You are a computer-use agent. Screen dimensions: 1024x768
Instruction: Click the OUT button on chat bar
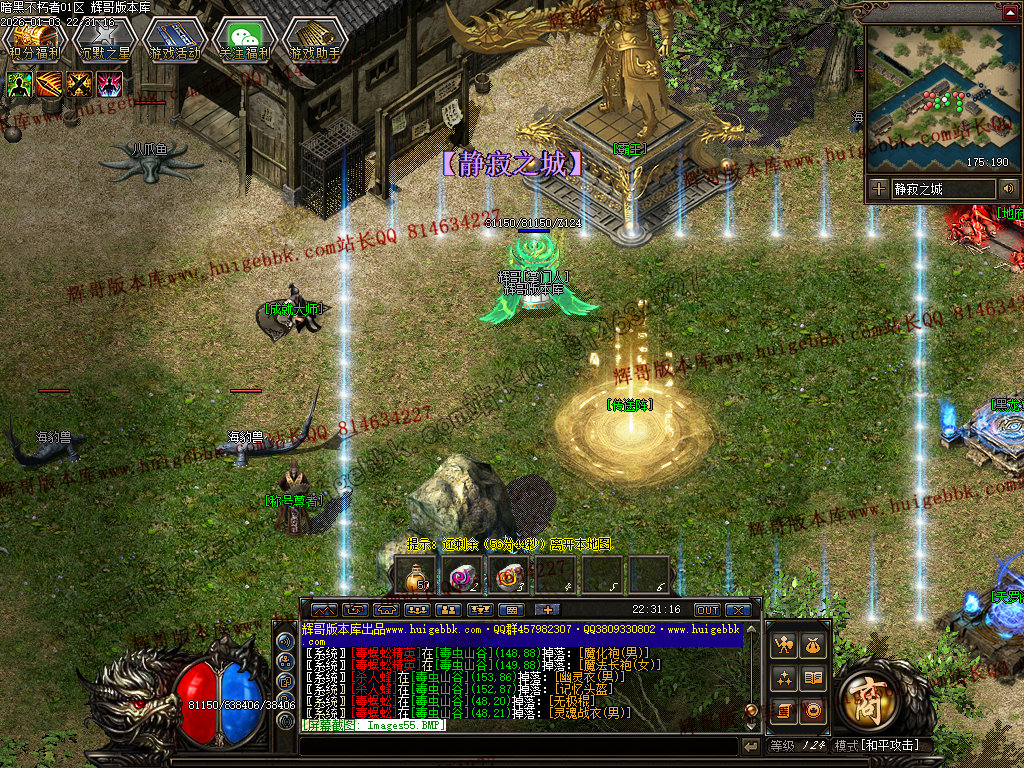pyautogui.click(x=707, y=609)
